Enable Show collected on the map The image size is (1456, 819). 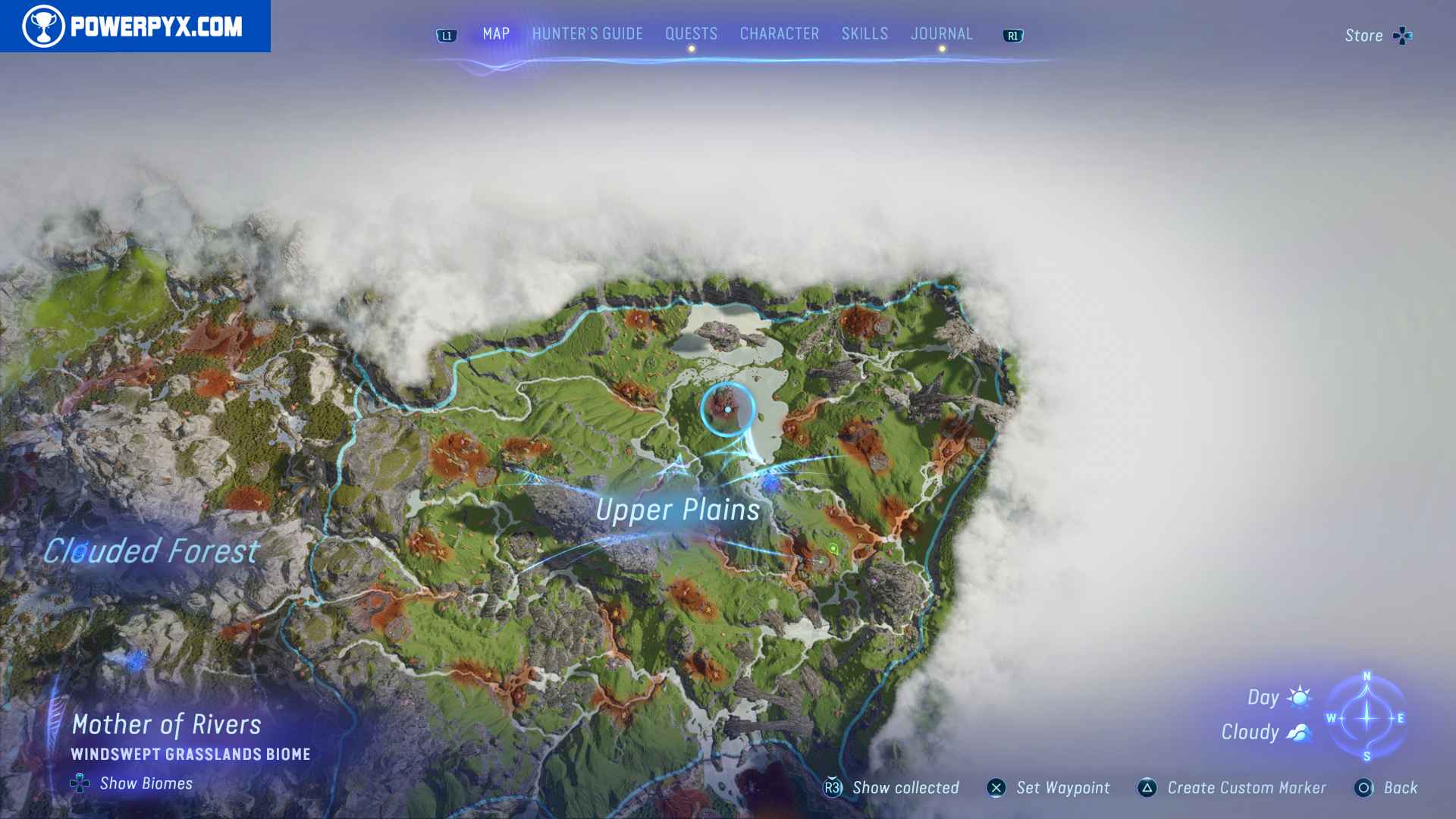(x=905, y=788)
